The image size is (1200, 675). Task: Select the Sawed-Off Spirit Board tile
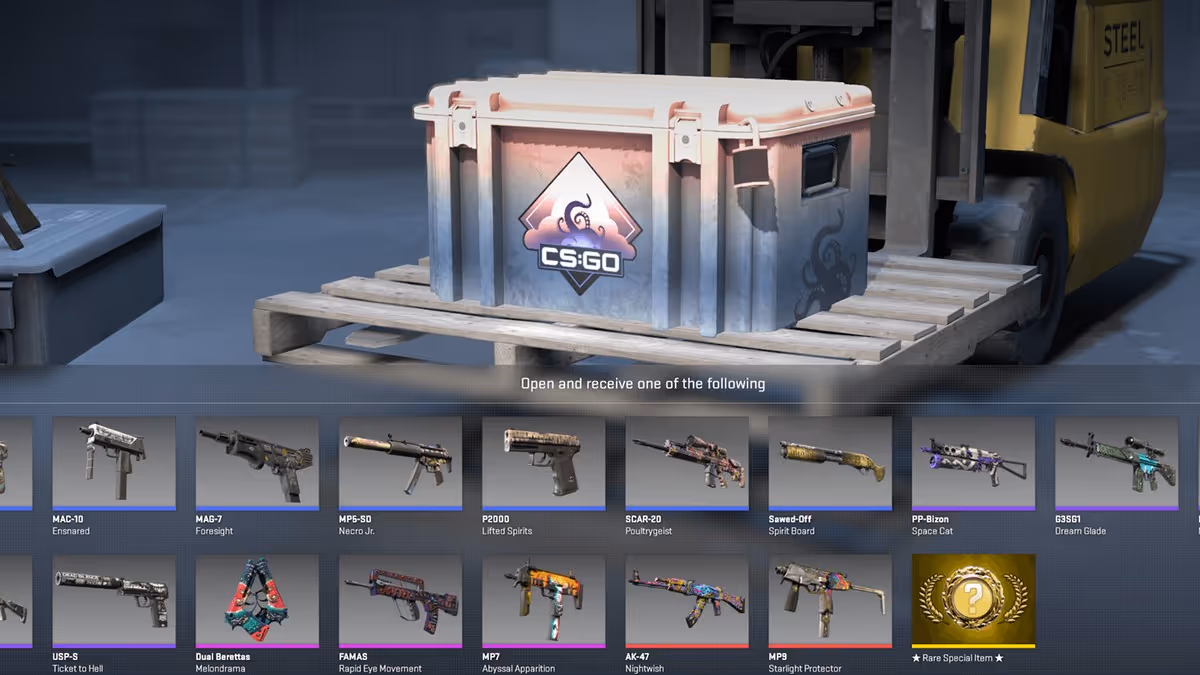[830, 462]
